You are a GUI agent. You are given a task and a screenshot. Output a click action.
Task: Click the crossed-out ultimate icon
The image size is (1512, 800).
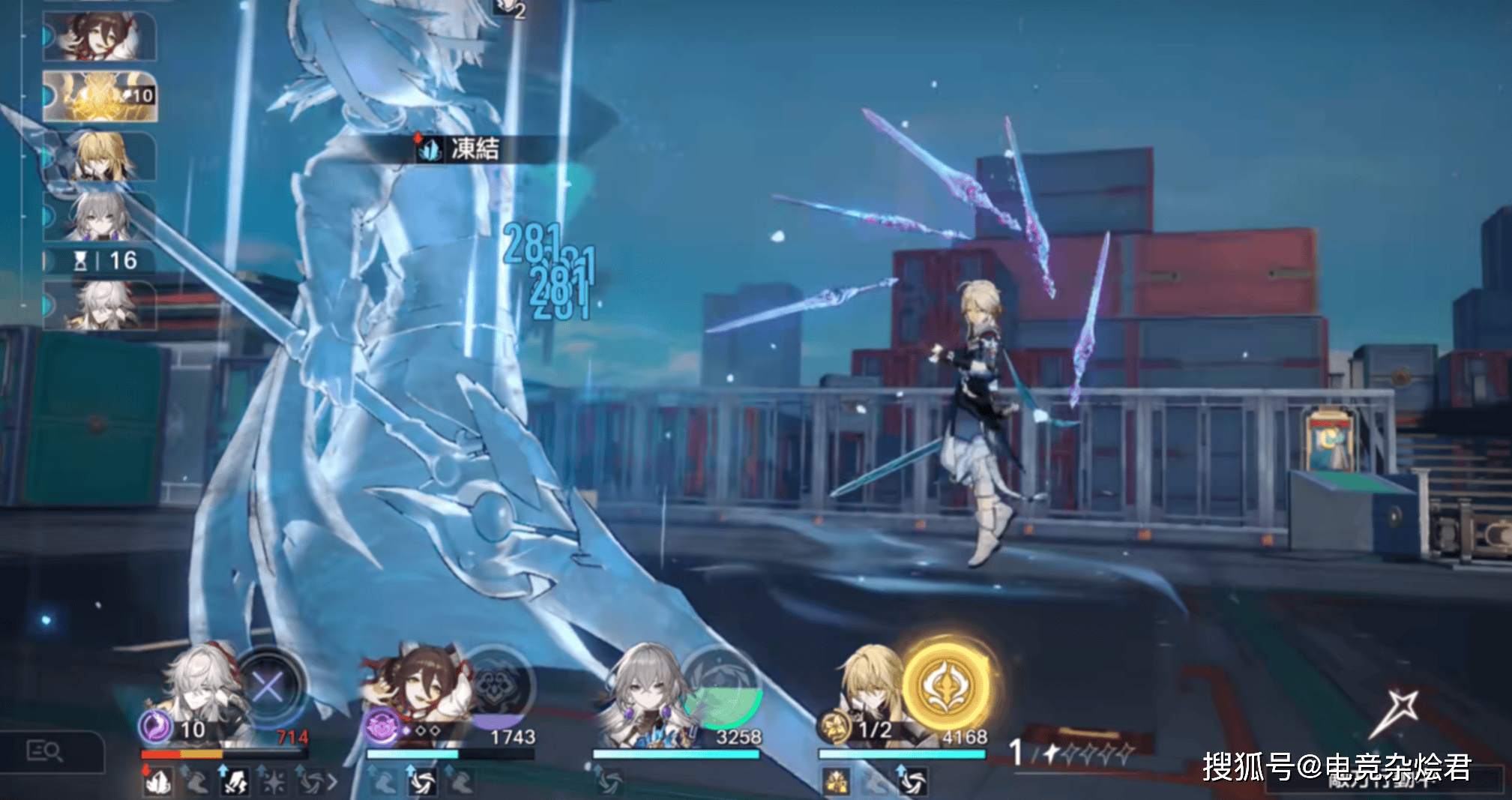tap(268, 686)
